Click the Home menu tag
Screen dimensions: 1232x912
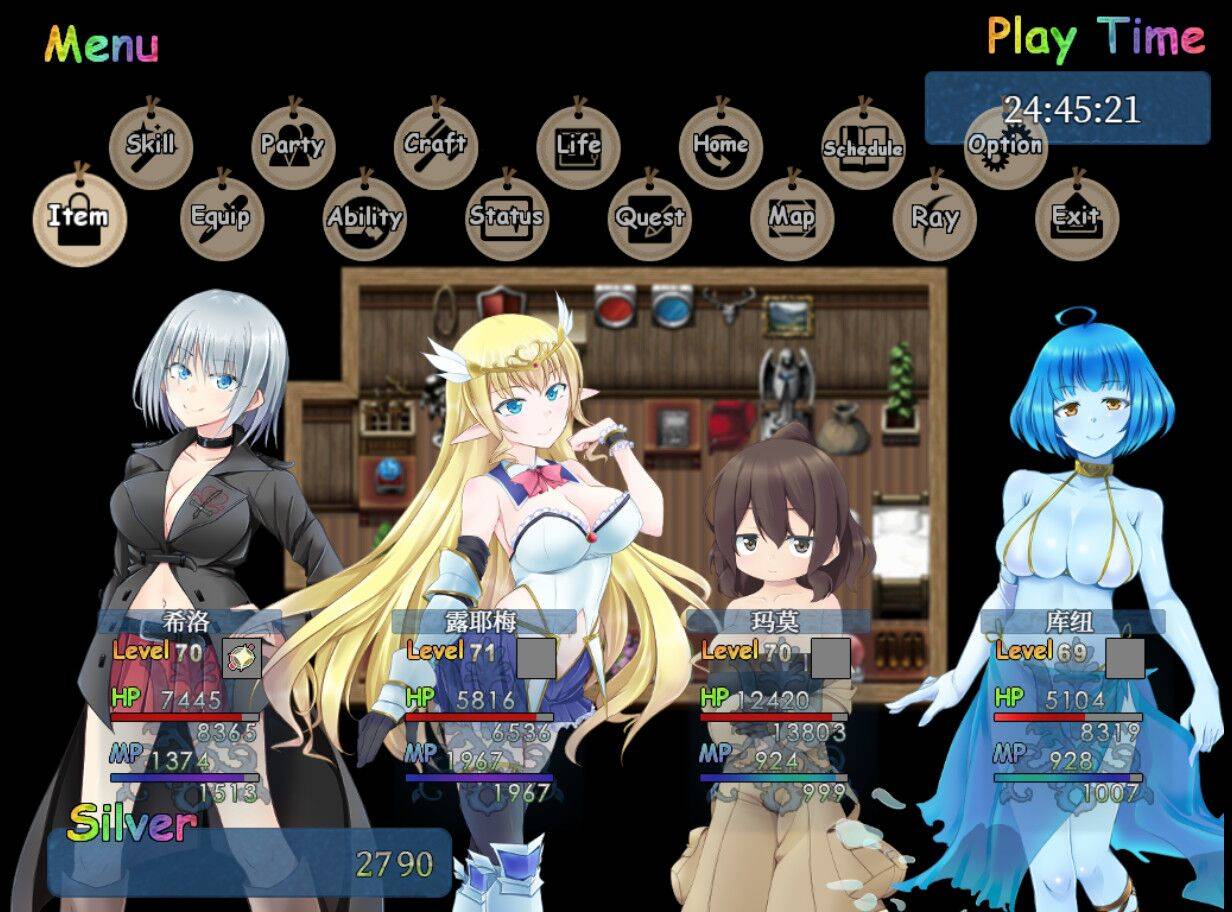tap(721, 146)
